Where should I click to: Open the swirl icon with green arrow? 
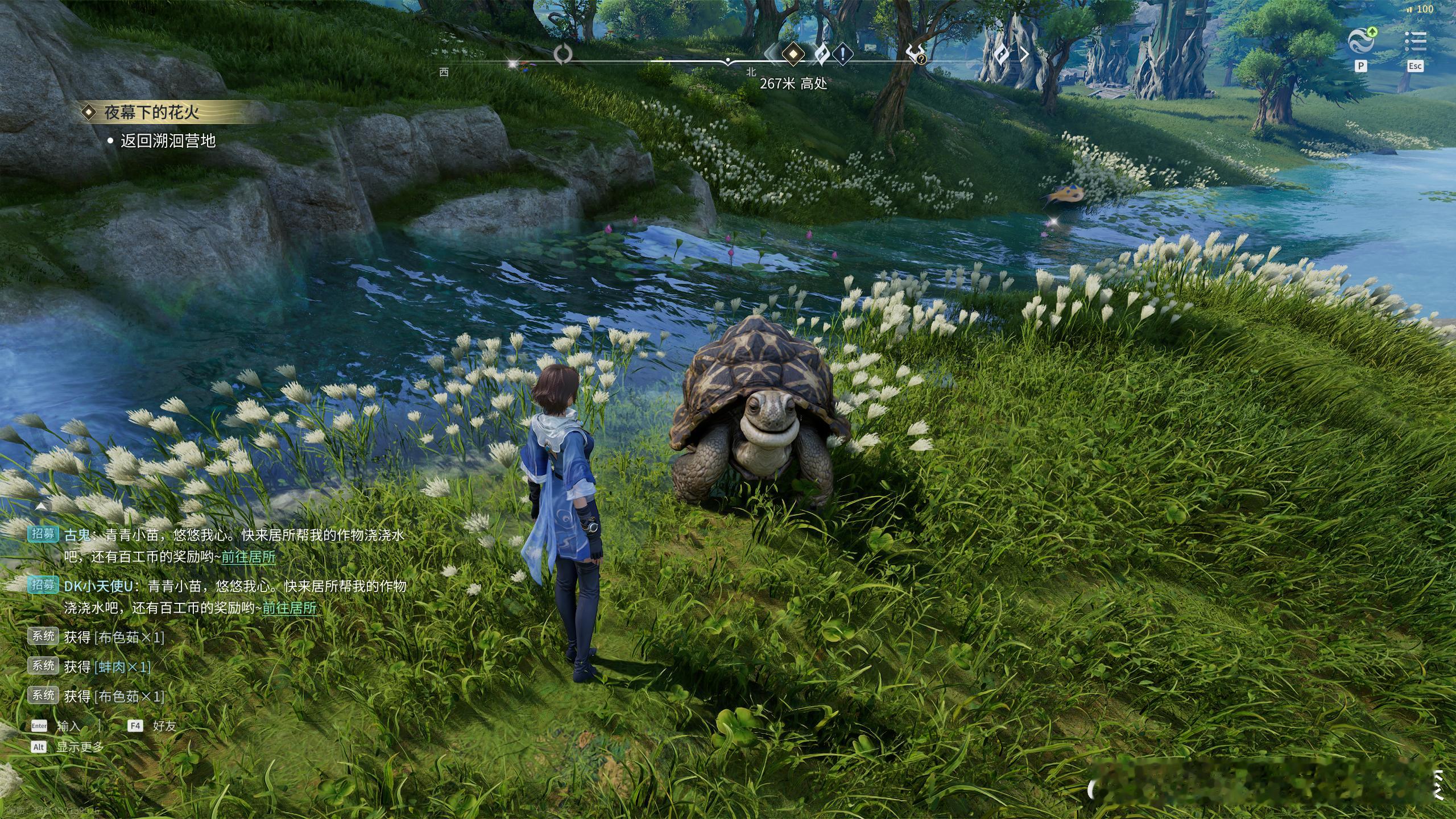coord(1362,40)
